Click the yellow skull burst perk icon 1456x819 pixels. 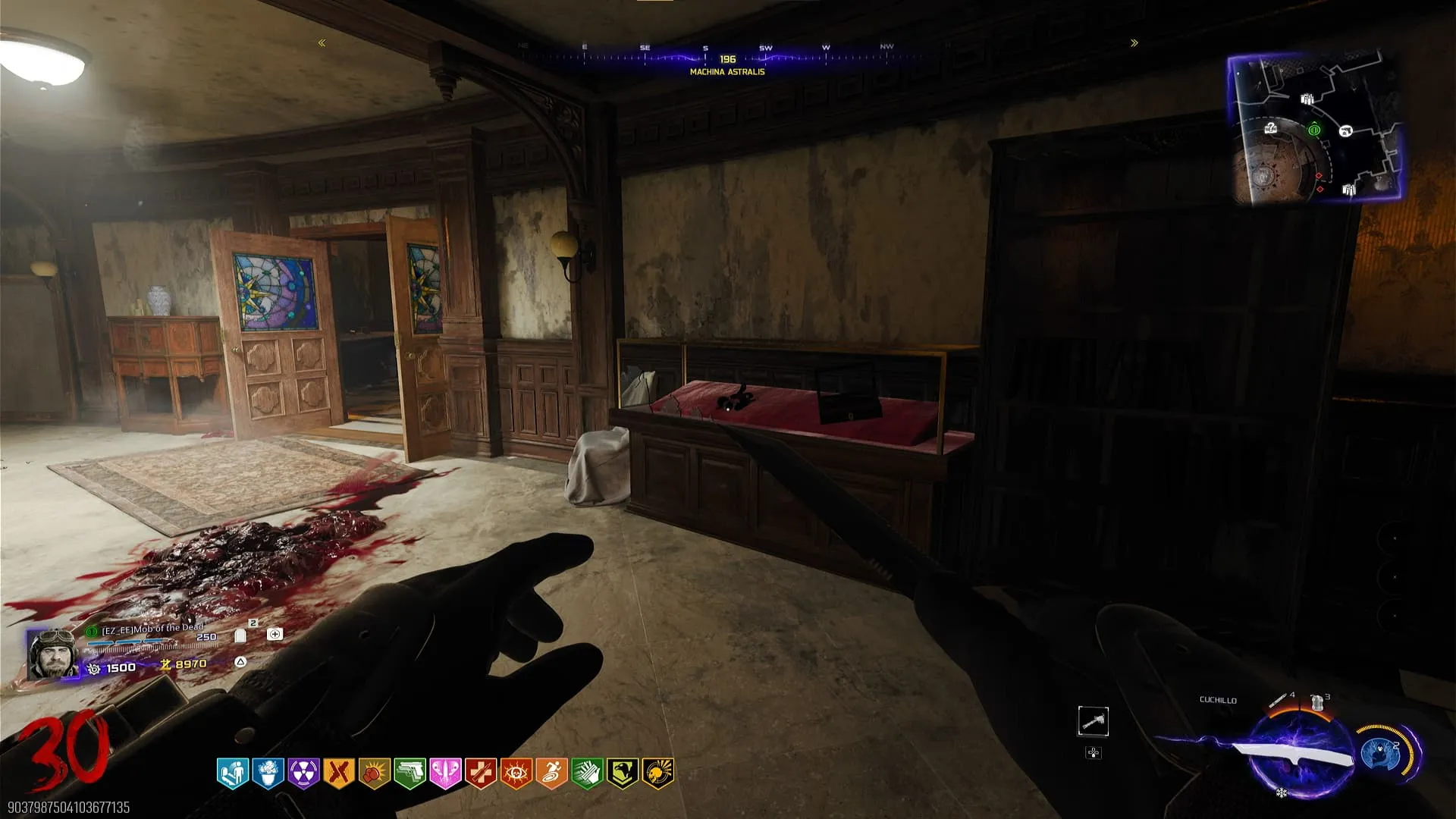click(657, 773)
